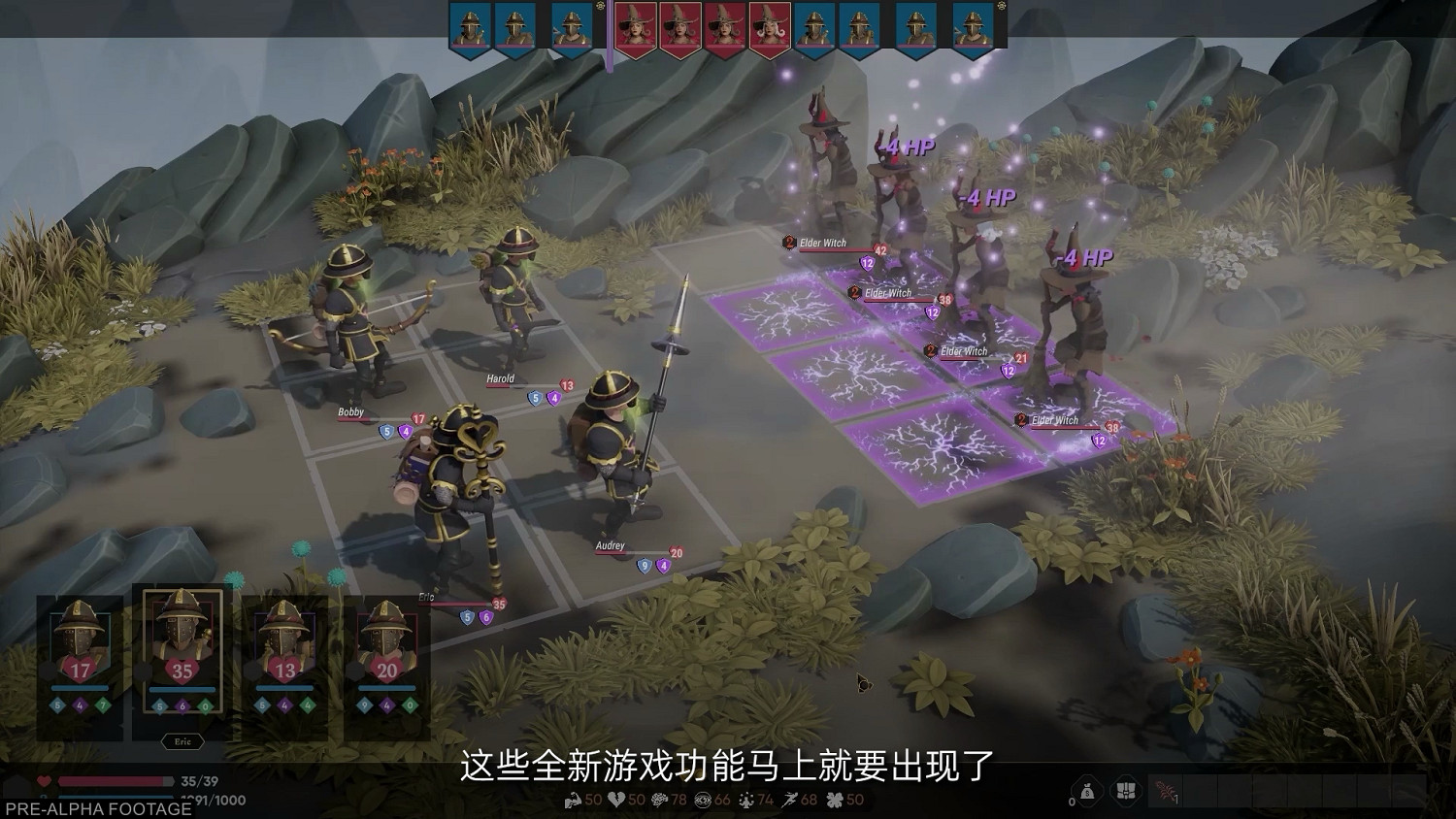Select the clover stat icon

pyautogui.click(x=835, y=799)
